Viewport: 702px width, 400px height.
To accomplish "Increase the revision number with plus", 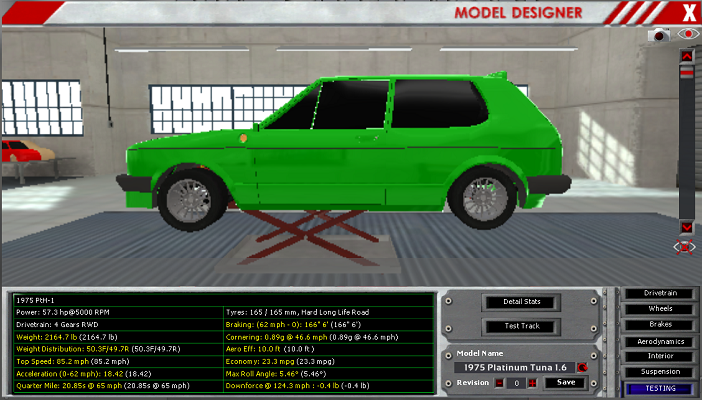I will pos(532,383).
